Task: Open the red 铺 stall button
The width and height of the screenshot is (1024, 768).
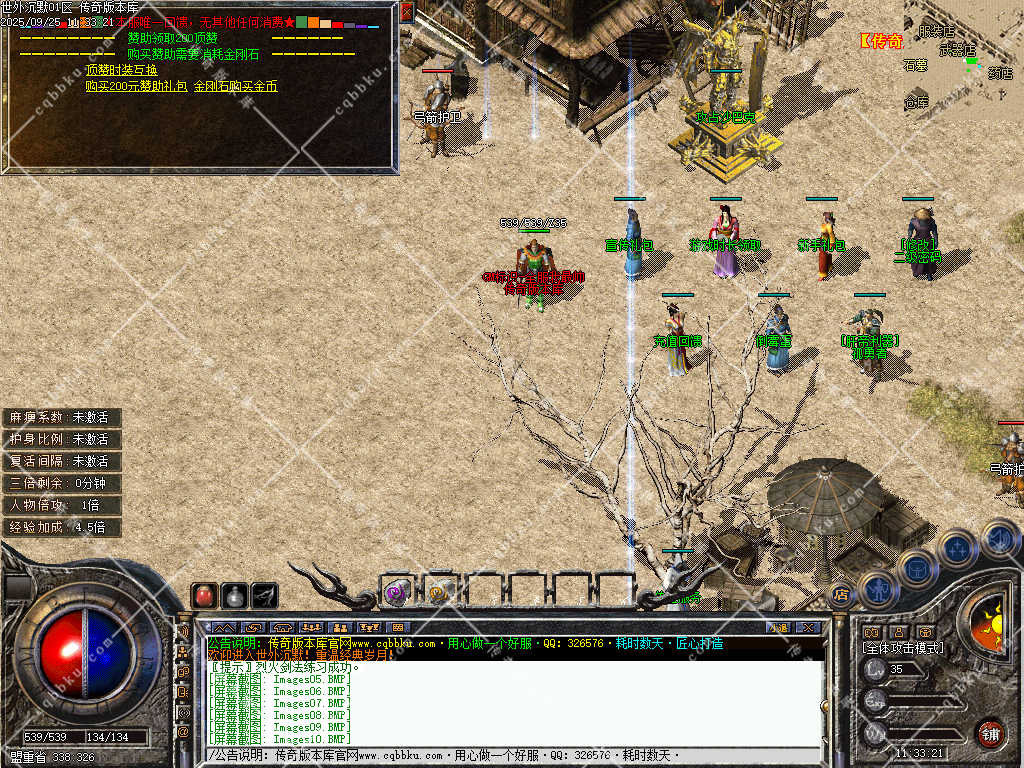Action: (990, 733)
